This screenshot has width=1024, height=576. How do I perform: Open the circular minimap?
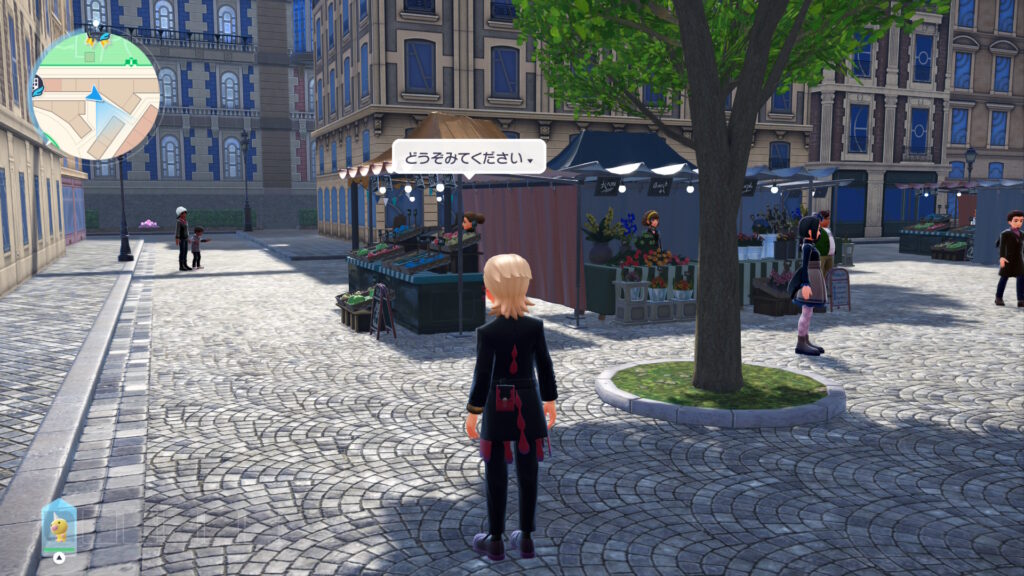point(95,95)
